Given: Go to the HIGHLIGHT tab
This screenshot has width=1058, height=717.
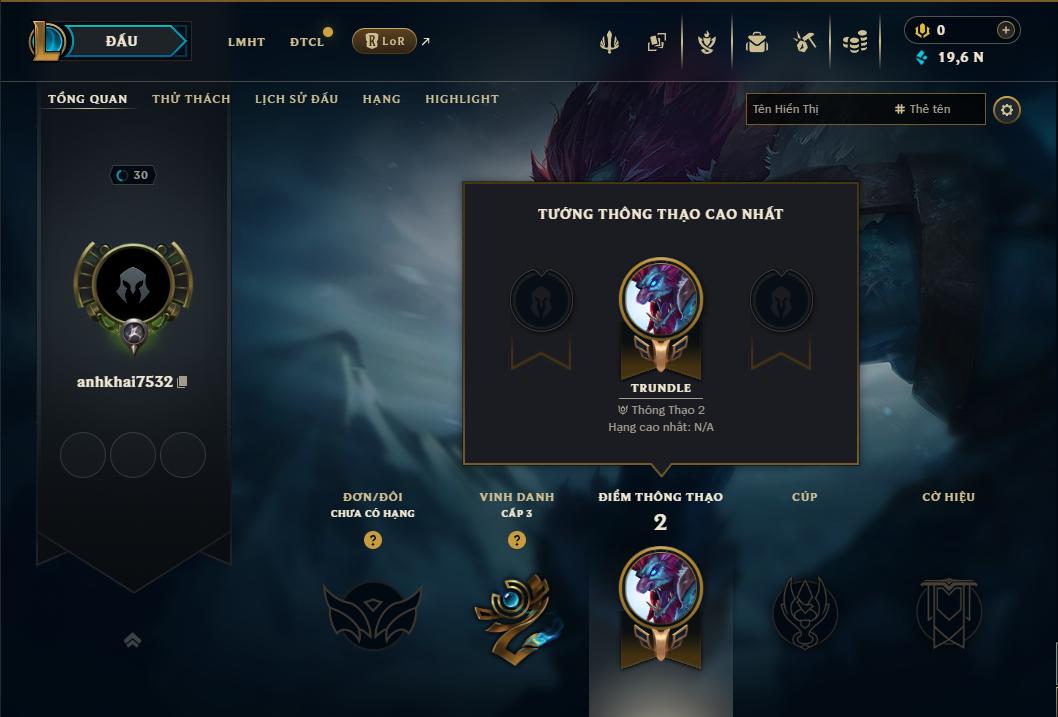Looking at the screenshot, I should [461, 99].
